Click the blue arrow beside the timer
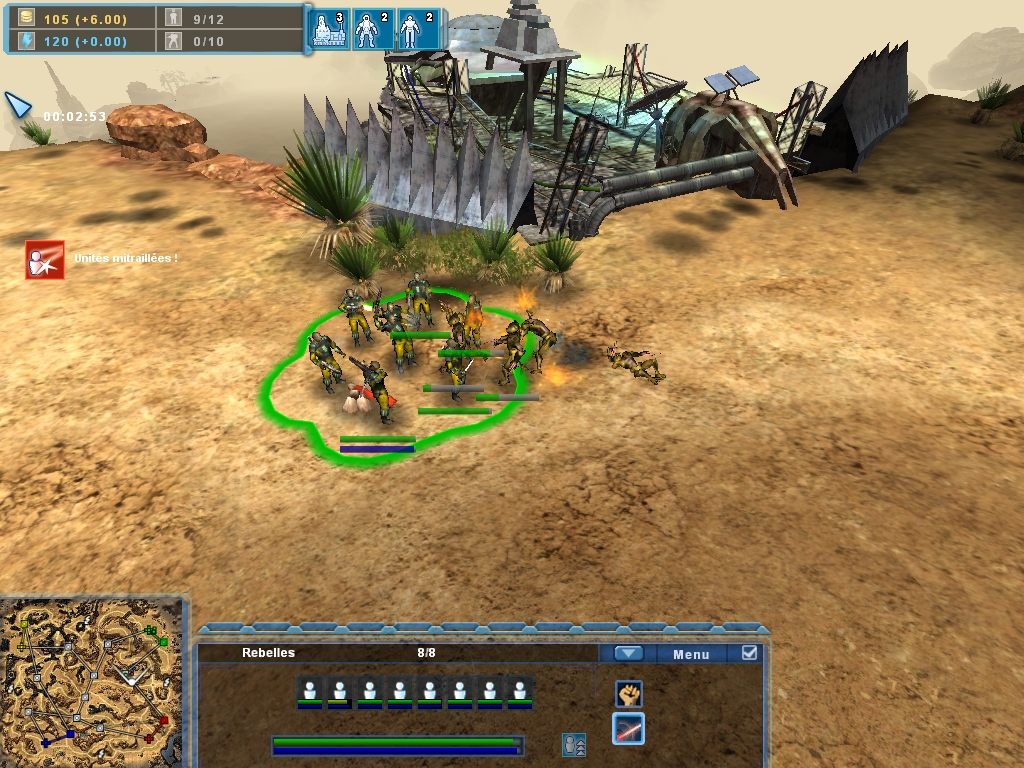Screen dimensions: 1024x768 (18, 104)
